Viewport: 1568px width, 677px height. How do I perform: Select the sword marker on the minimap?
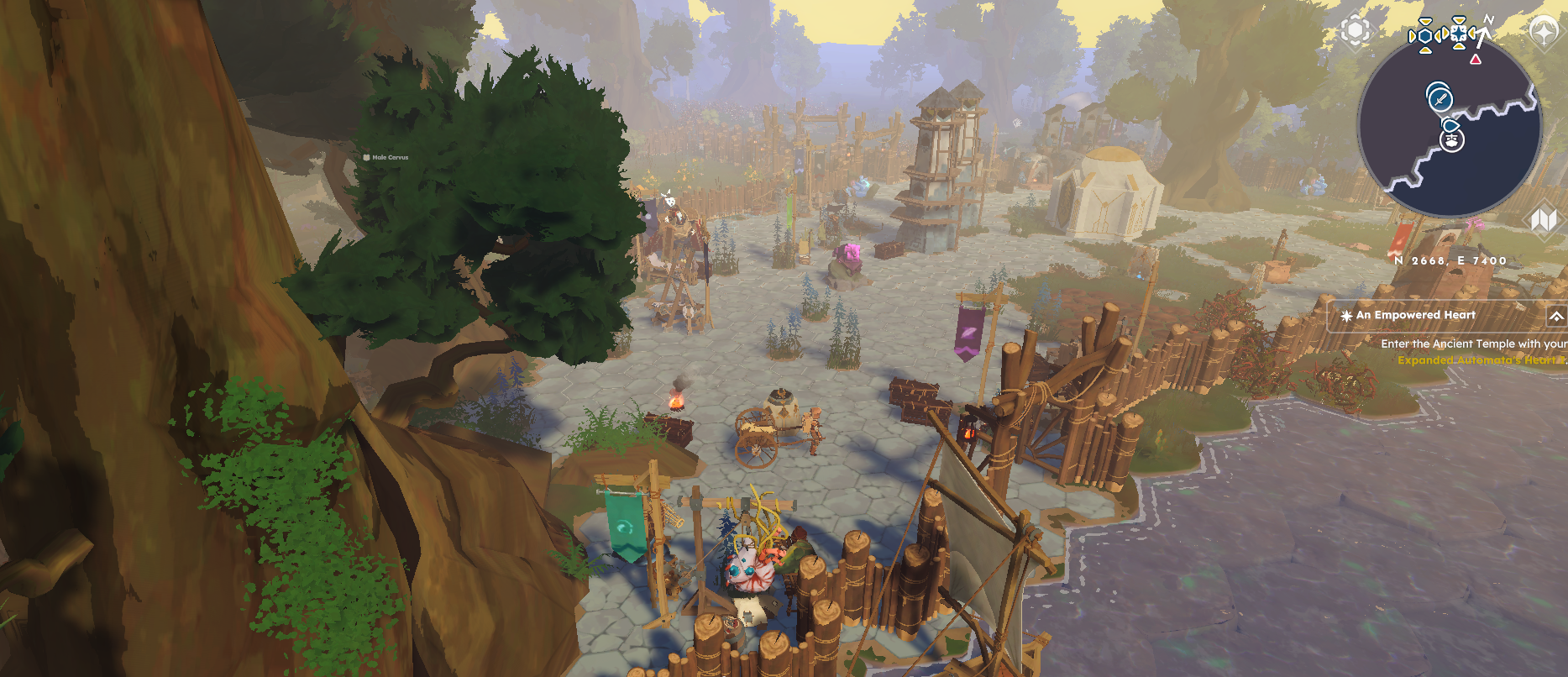(x=1440, y=98)
